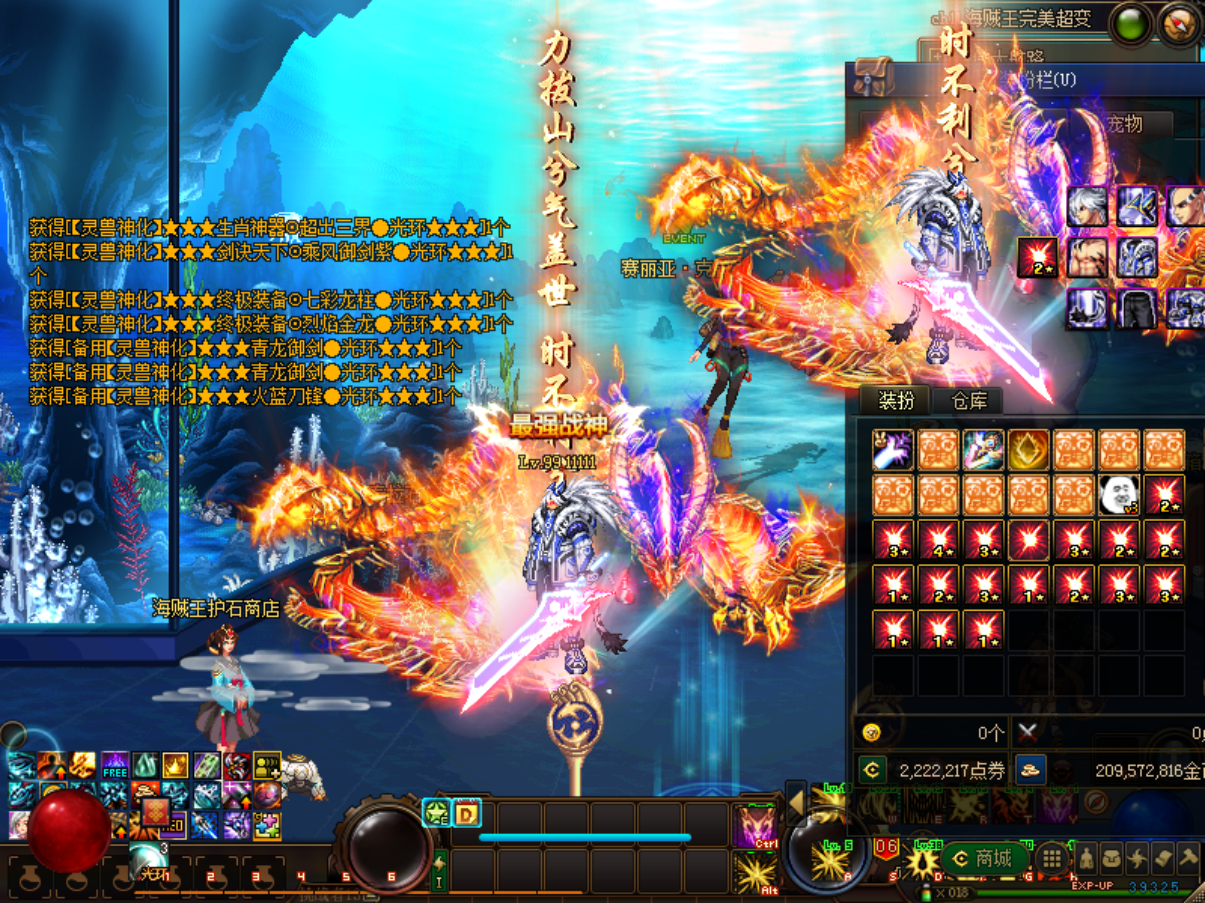Viewport: 1205px width, 903px height.
Task: Open the character info silhouette icon
Action: click(1087, 858)
